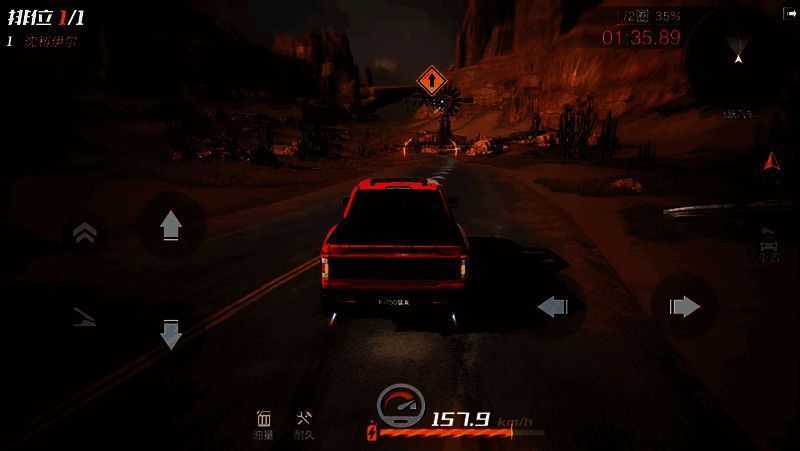Activate the double-chevron boost button
The image size is (800, 451).
tap(85, 234)
